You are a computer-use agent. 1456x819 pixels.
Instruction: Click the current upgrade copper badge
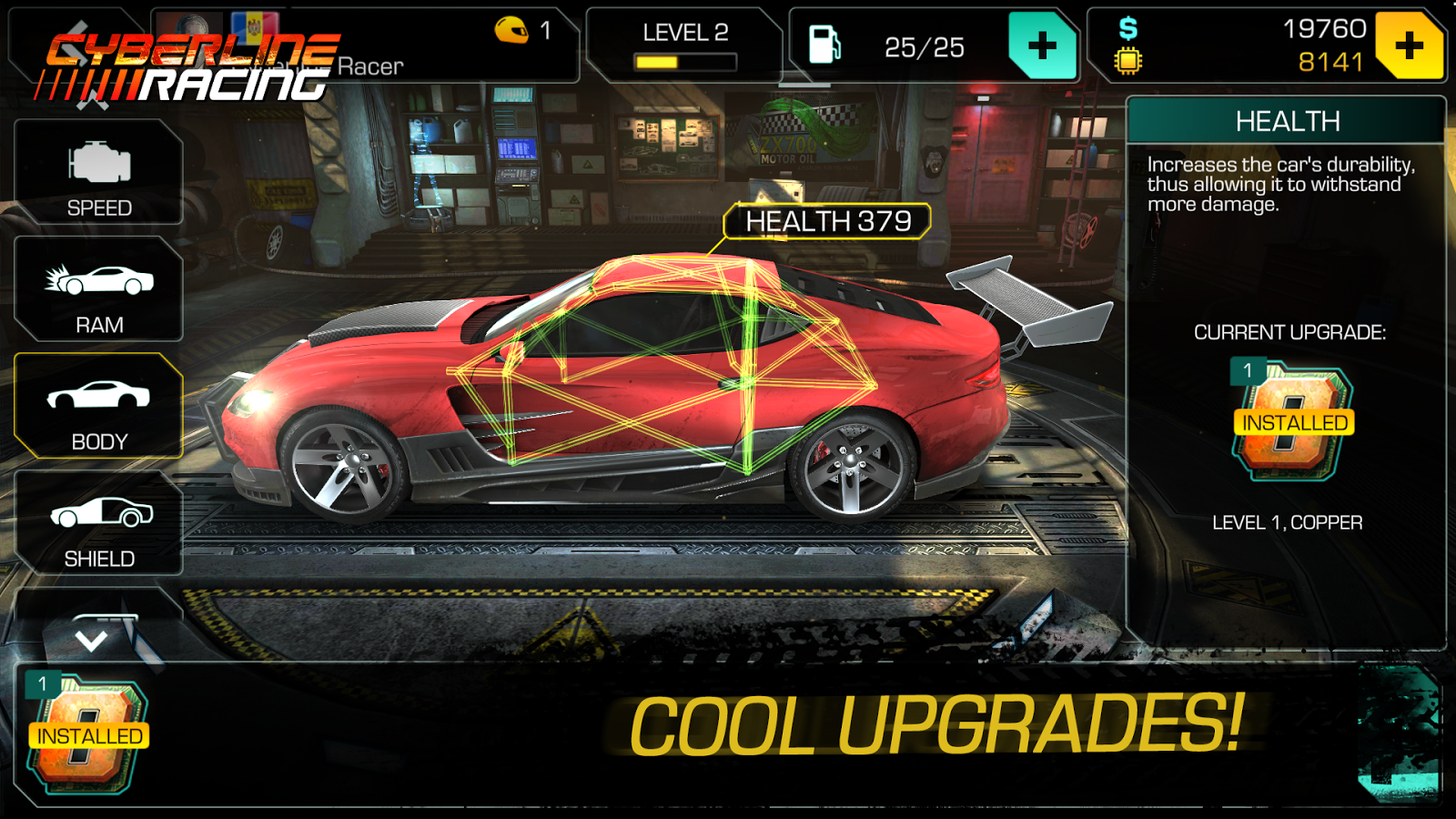(x=1293, y=422)
